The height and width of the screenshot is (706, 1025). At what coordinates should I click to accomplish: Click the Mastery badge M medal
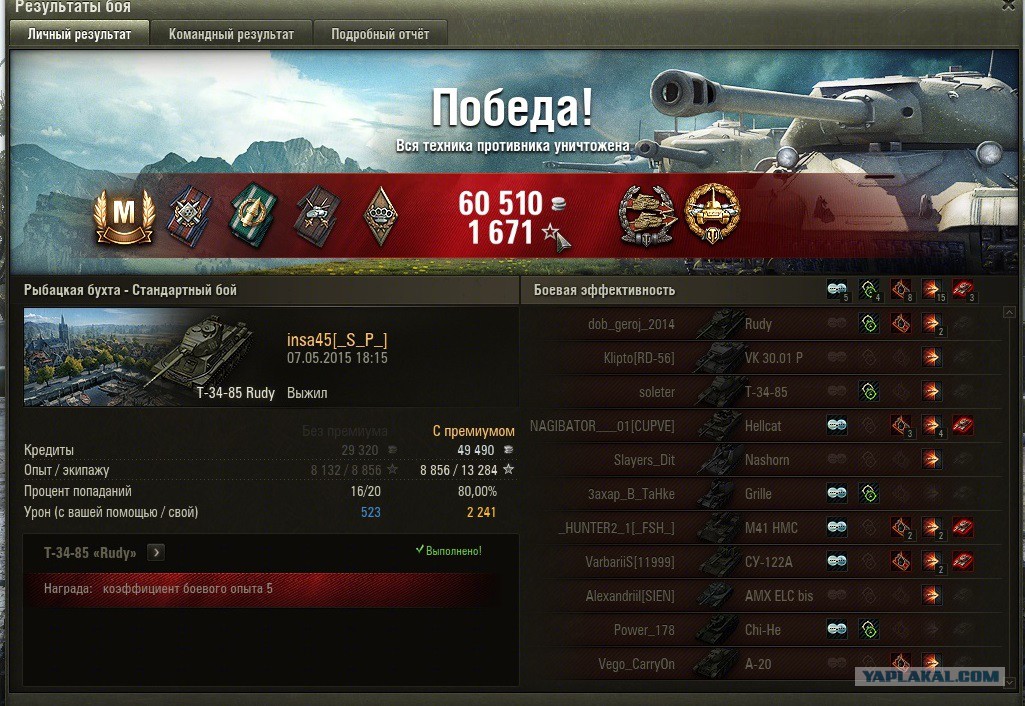(124, 216)
